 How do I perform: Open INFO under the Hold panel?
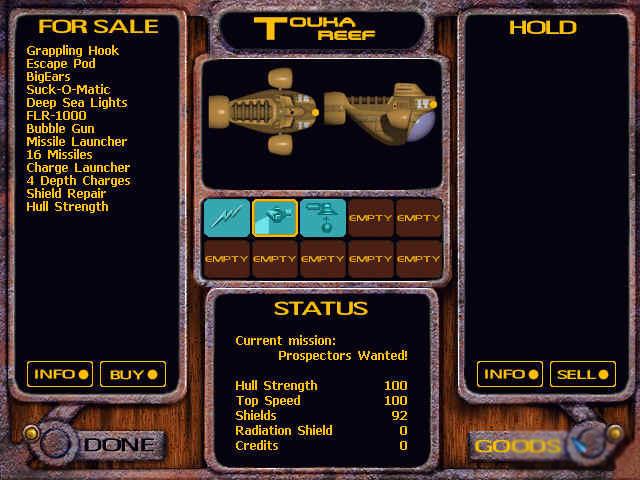509,375
